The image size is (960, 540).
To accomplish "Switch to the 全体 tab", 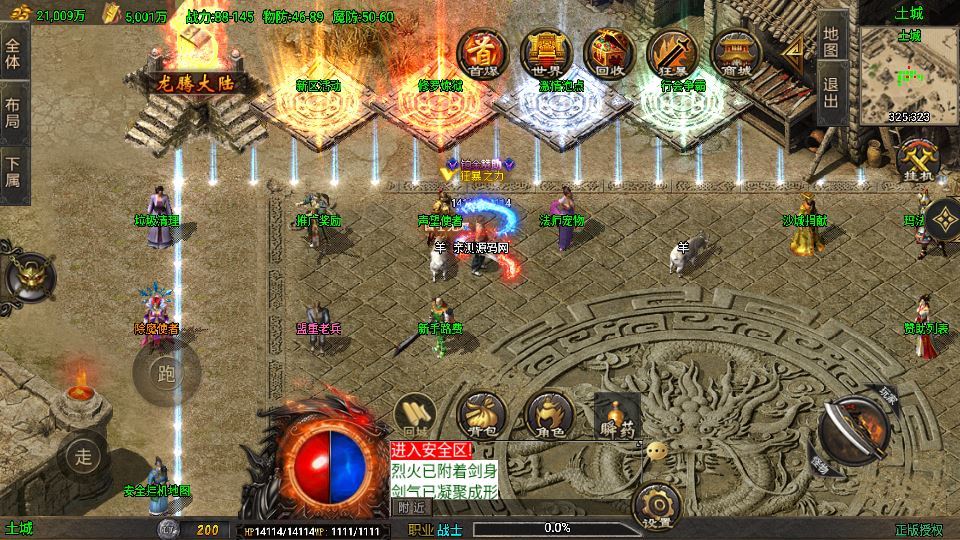I will tap(13, 54).
